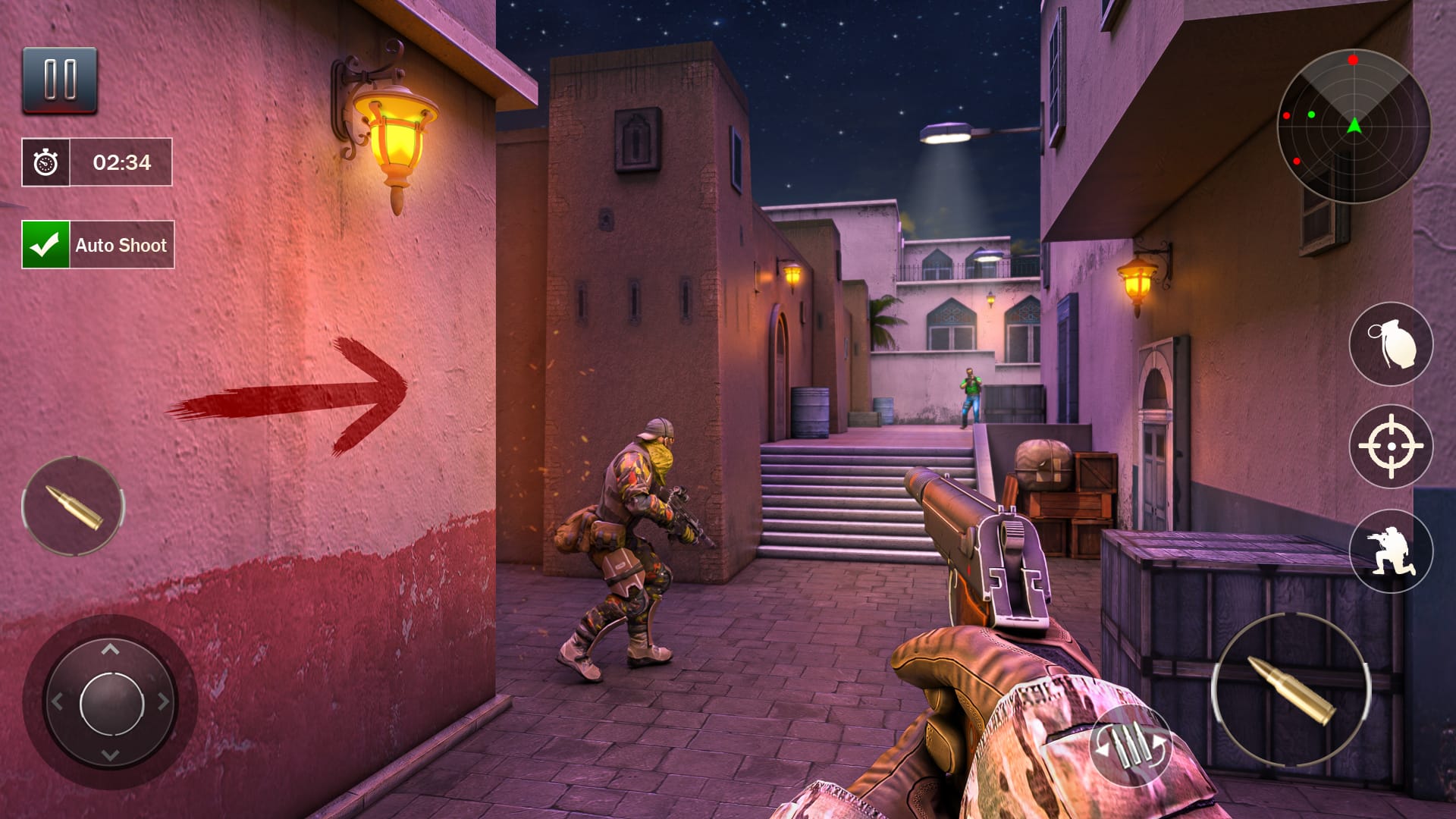1456x819 pixels.
Task: Tap the Auto Shoot label text
Action: pos(121,245)
